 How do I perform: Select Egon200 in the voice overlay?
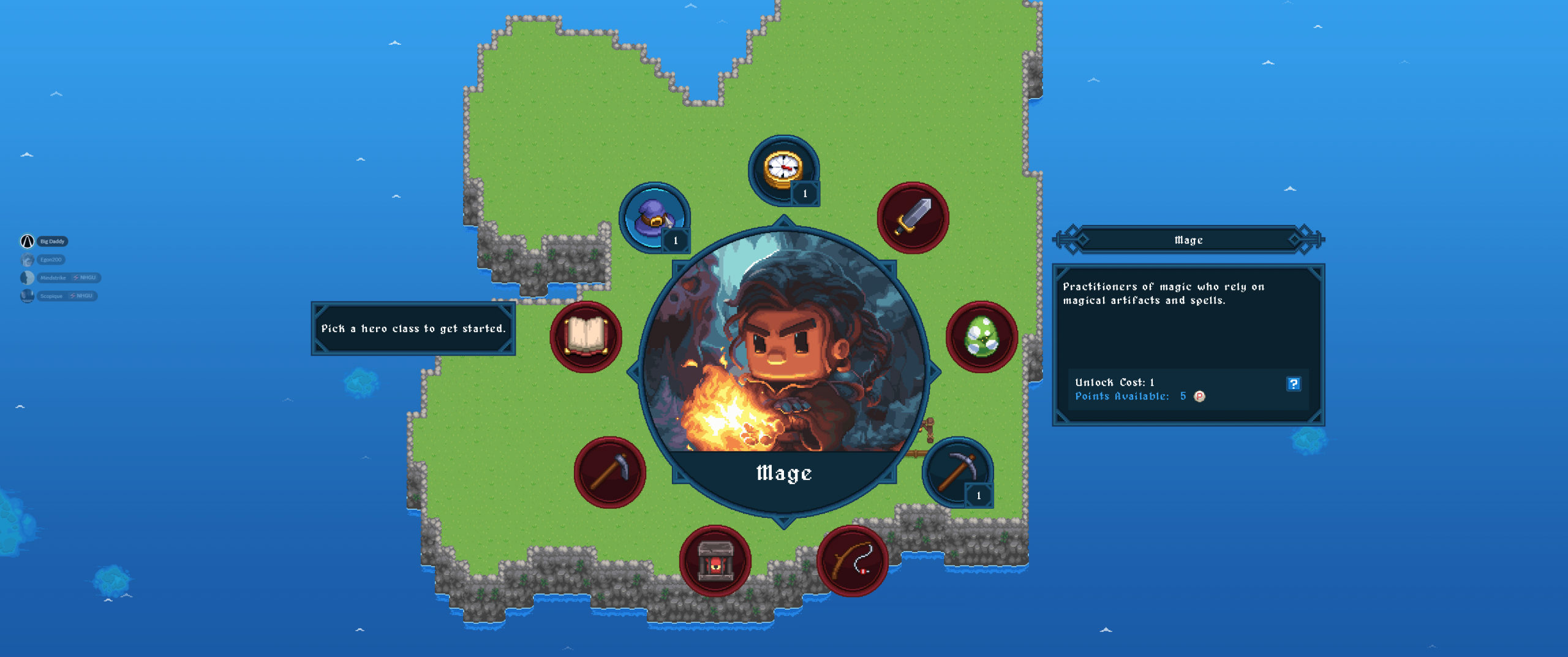coord(51,260)
